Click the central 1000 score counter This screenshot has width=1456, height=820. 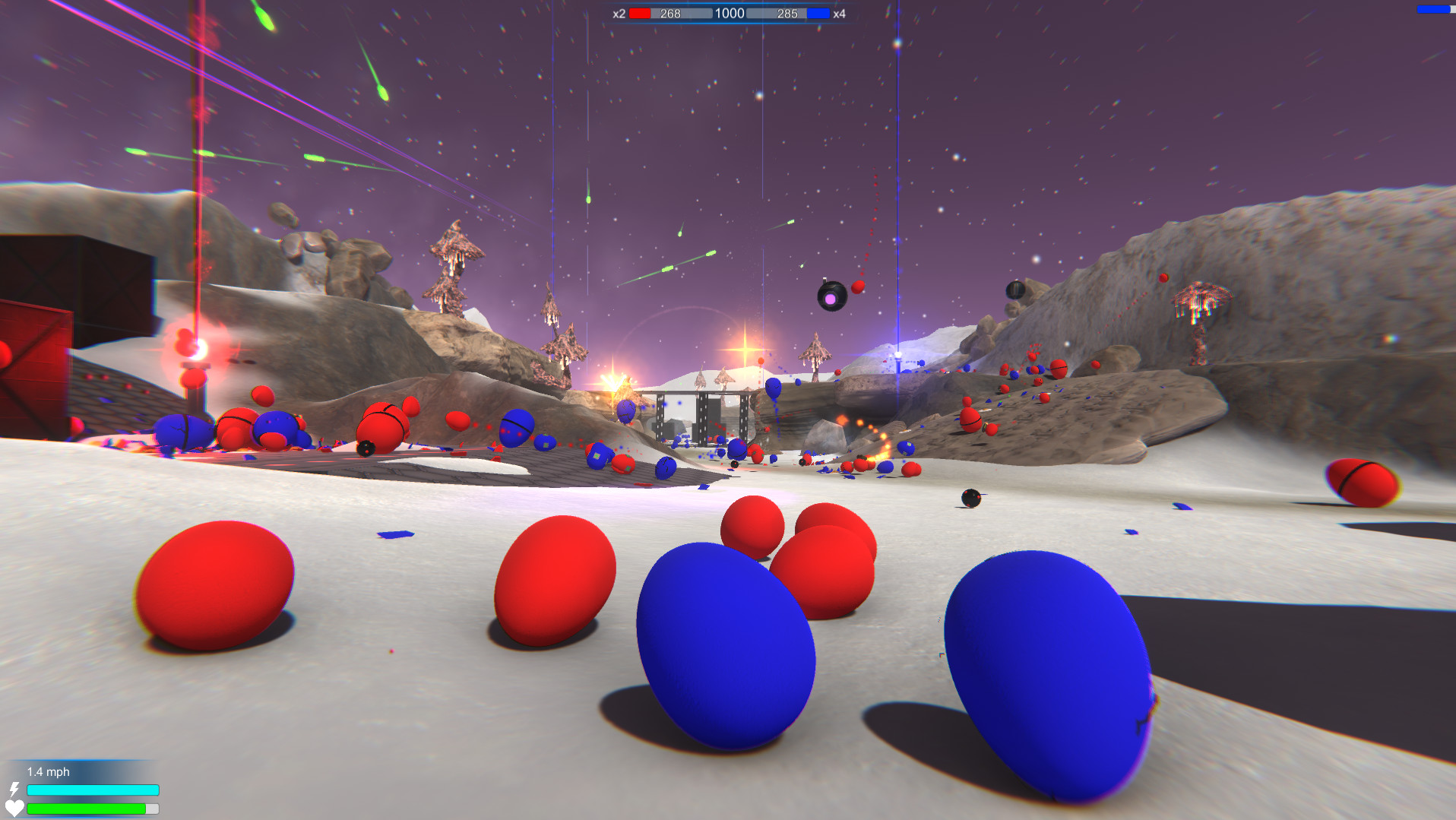pyautogui.click(x=728, y=12)
